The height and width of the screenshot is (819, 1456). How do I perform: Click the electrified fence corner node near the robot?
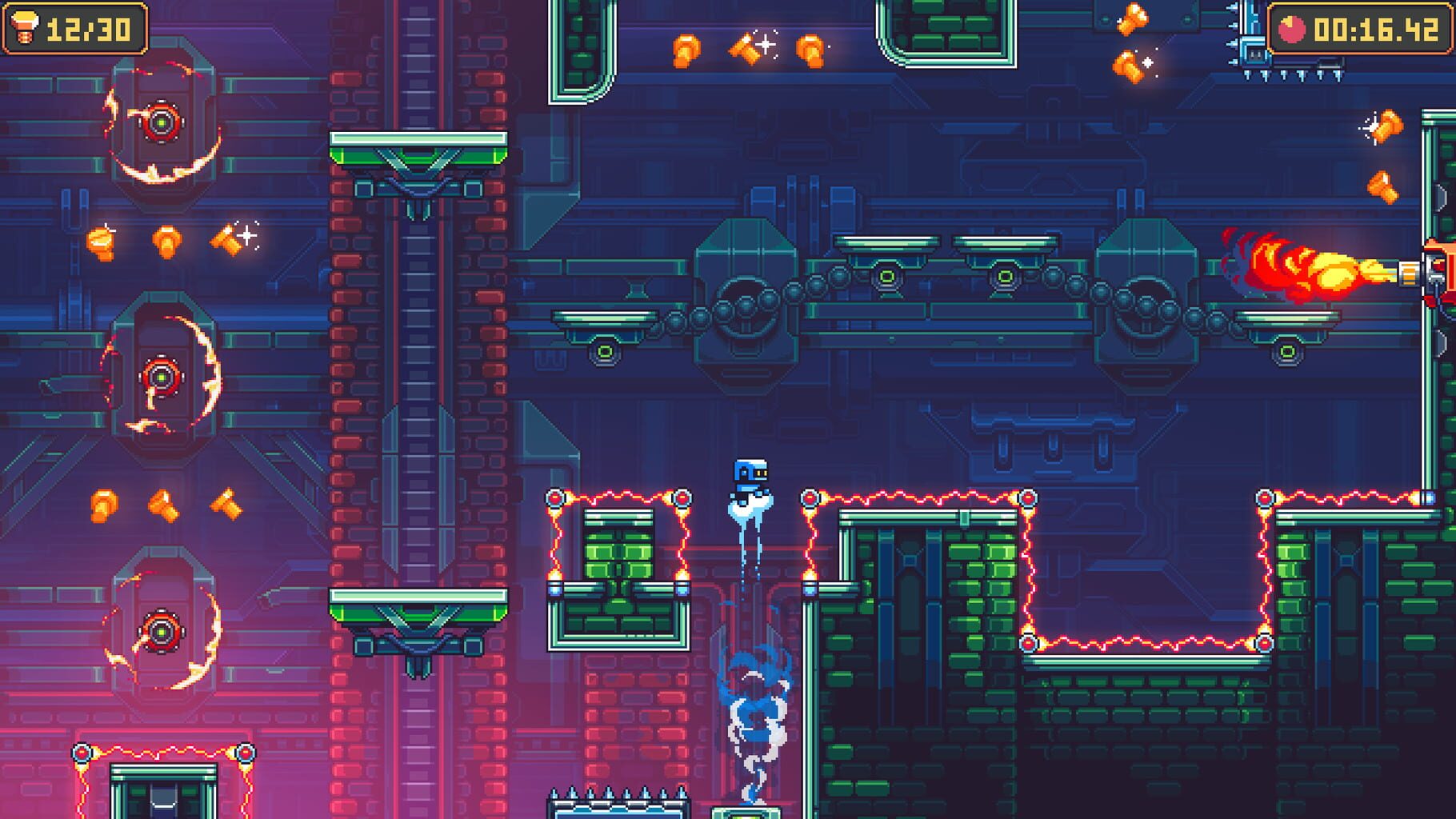point(812,496)
